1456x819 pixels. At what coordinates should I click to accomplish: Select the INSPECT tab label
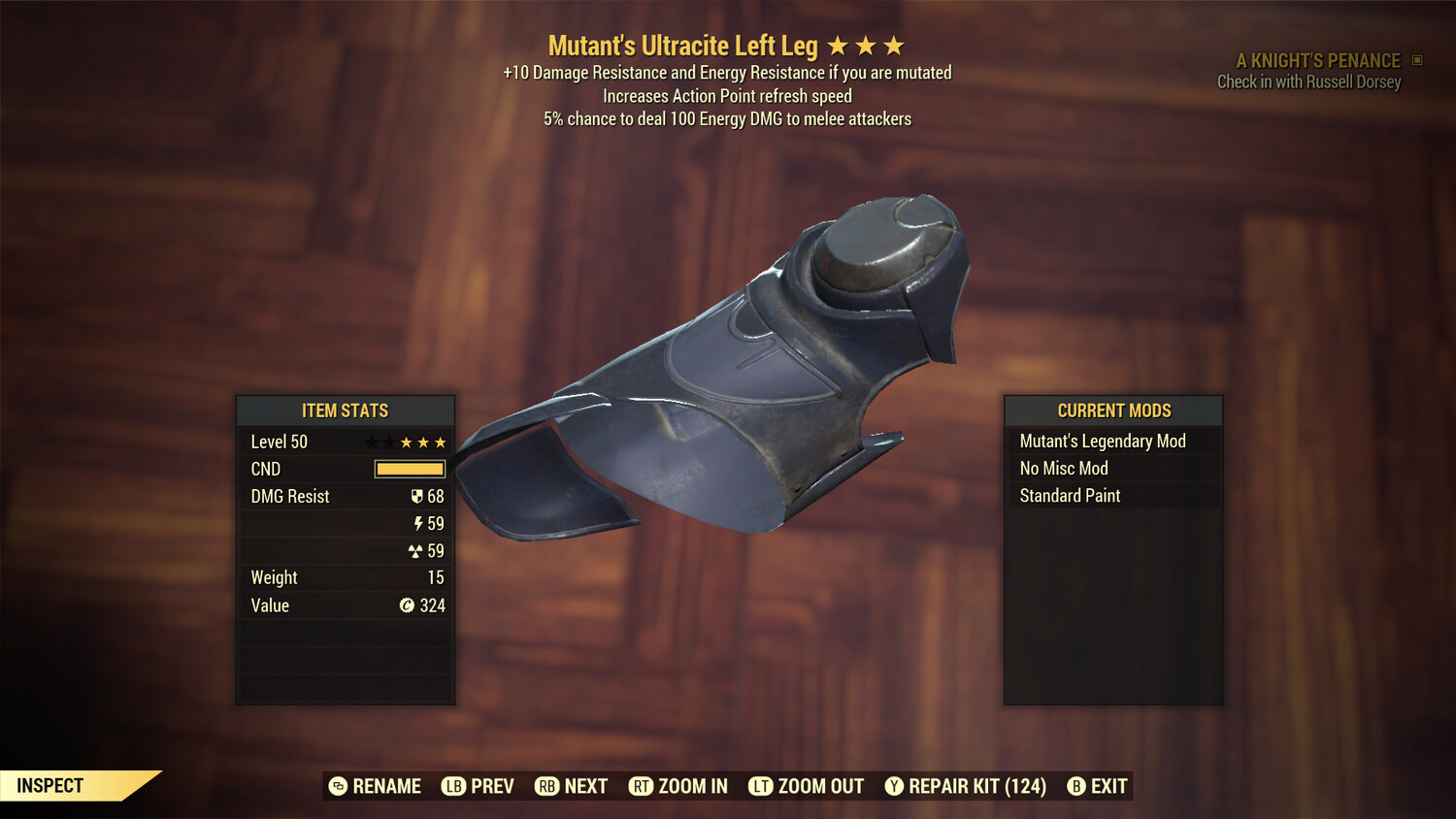point(49,785)
